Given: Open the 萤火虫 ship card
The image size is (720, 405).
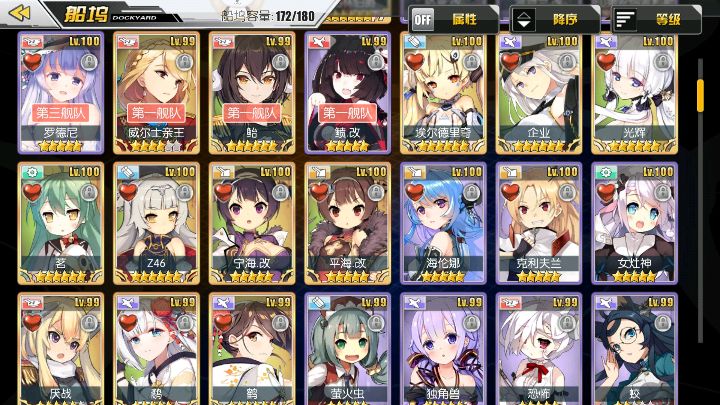Looking at the screenshot, I should (x=349, y=350).
